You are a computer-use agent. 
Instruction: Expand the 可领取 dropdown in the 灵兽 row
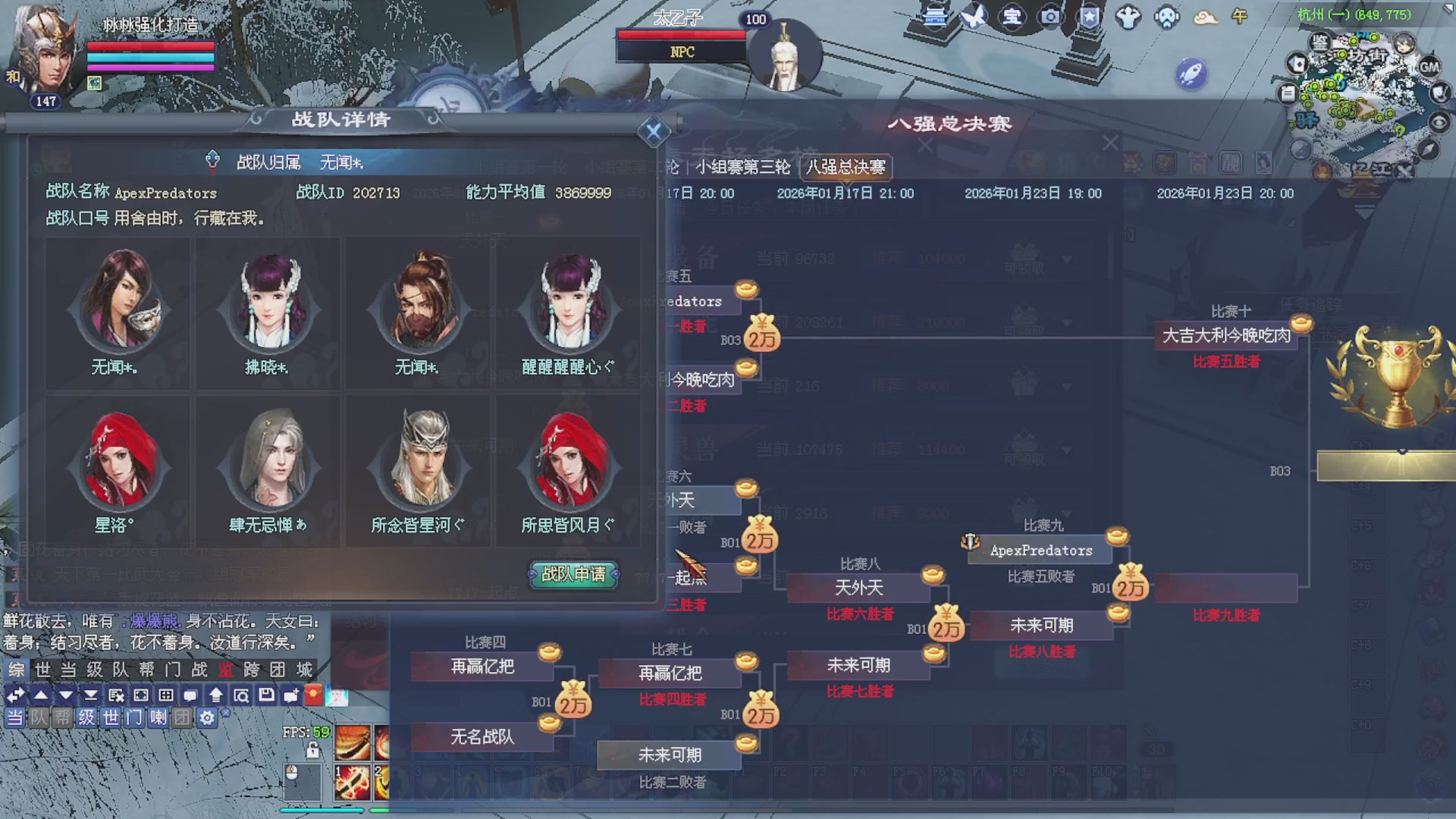tap(1068, 449)
